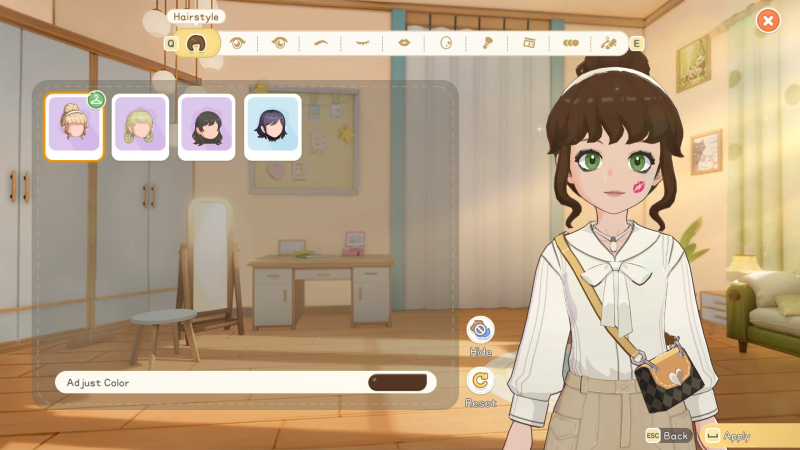Switch to the three-dots tab
Screen dimensions: 800x450
click(x=570, y=43)
